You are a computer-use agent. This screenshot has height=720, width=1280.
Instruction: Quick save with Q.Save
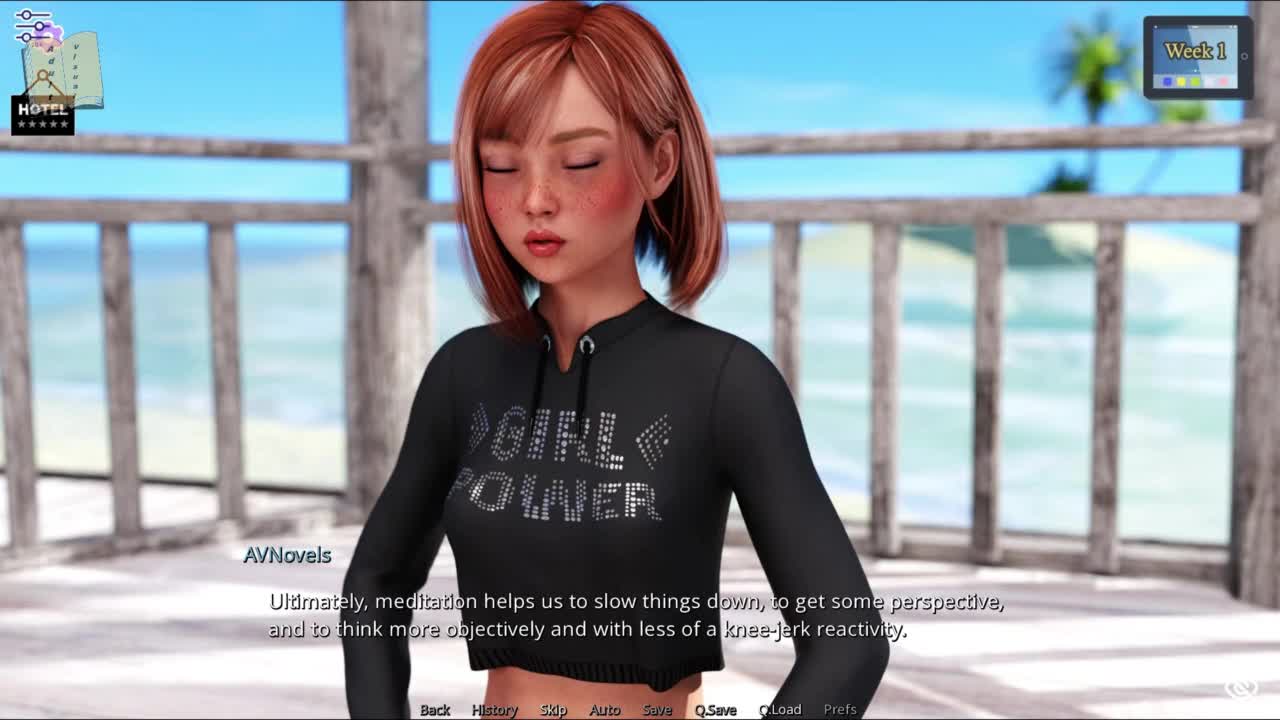(715, 709)
